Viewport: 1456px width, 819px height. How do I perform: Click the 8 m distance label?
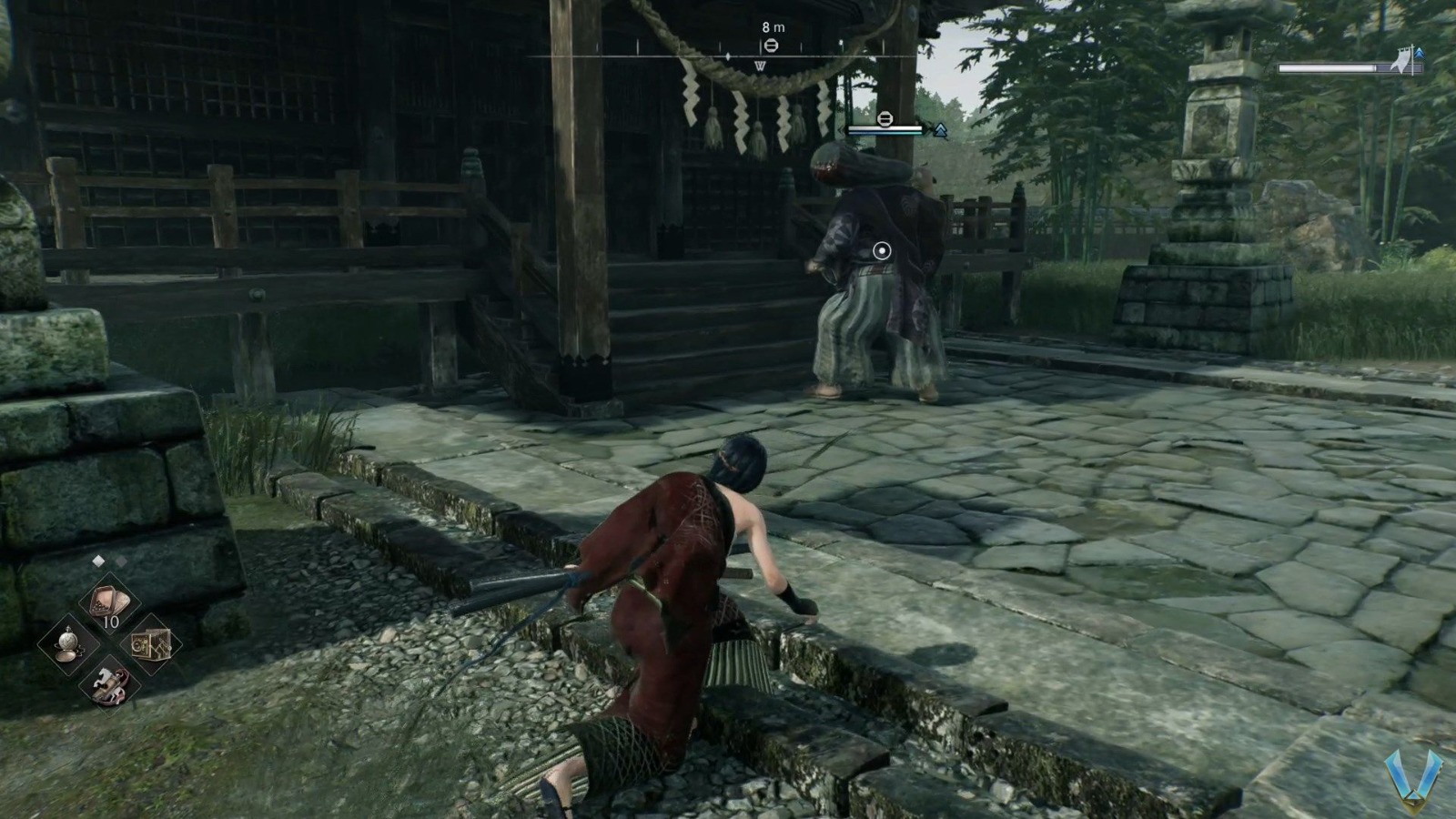[772, 26]
